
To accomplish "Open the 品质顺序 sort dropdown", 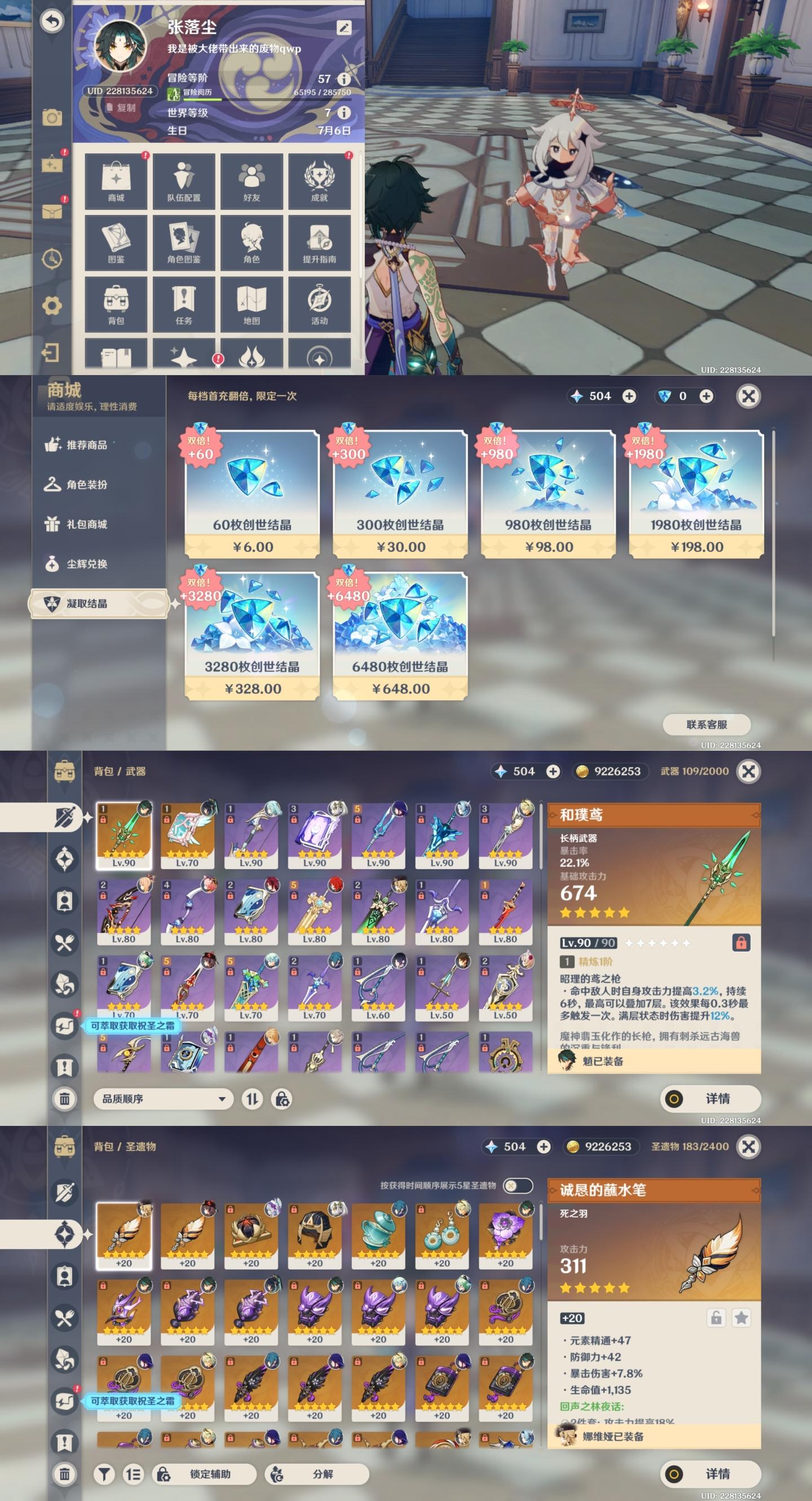I will [x=163, y=1098].
